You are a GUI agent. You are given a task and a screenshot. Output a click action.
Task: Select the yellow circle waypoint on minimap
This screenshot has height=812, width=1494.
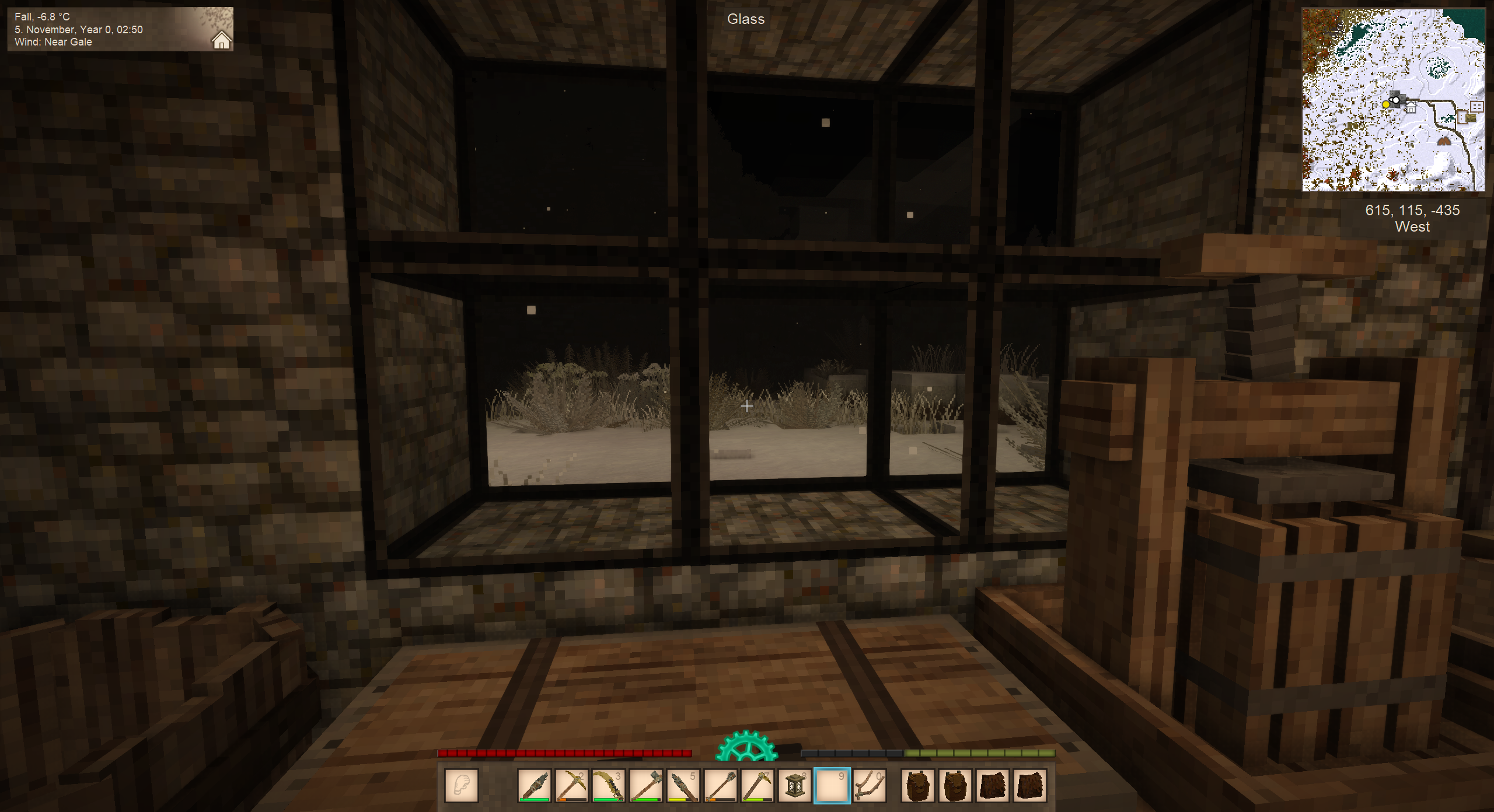pyautogui.click(x=1386, y=104)
